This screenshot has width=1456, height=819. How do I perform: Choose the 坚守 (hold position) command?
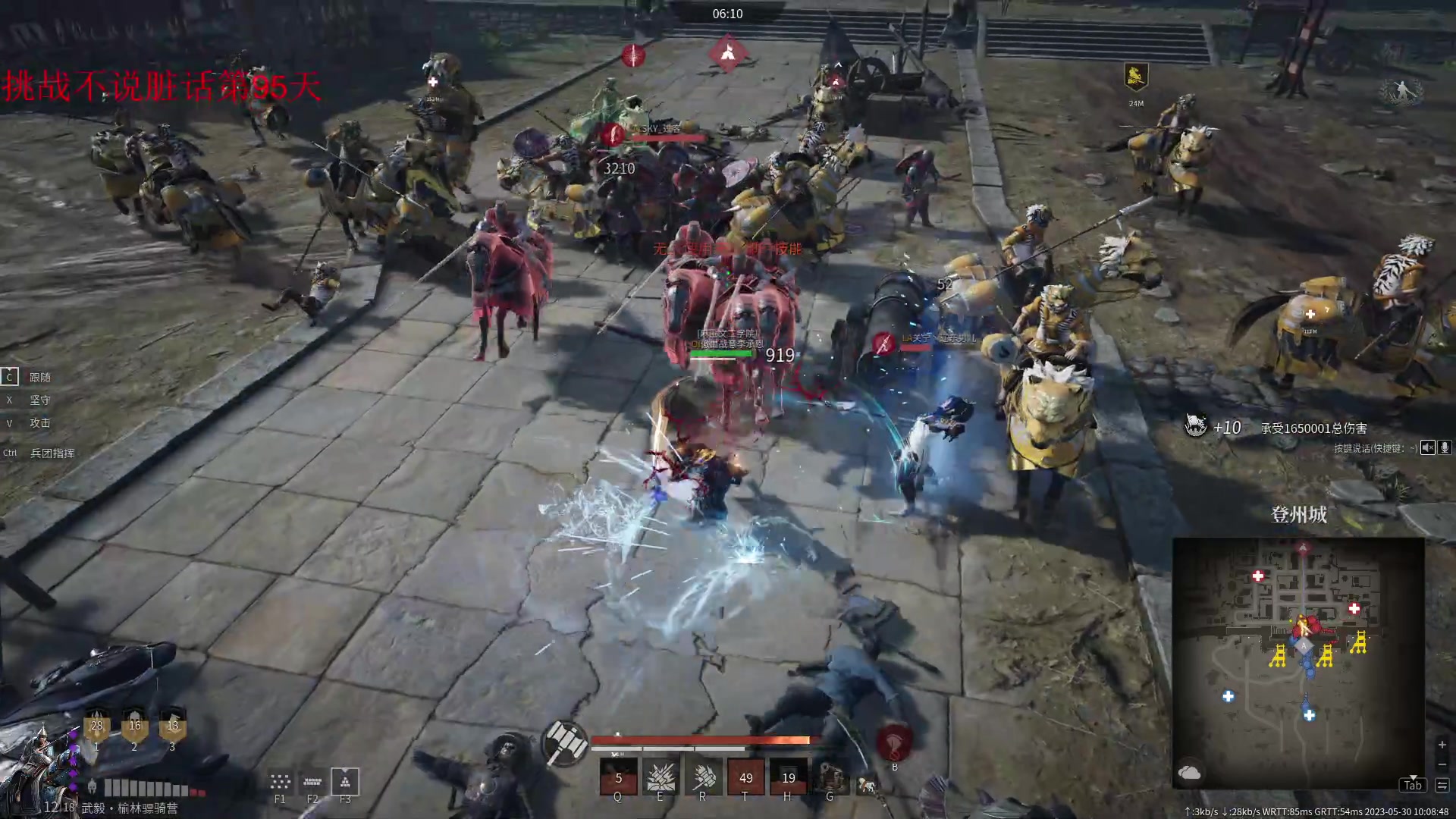(x=39, y=400)
